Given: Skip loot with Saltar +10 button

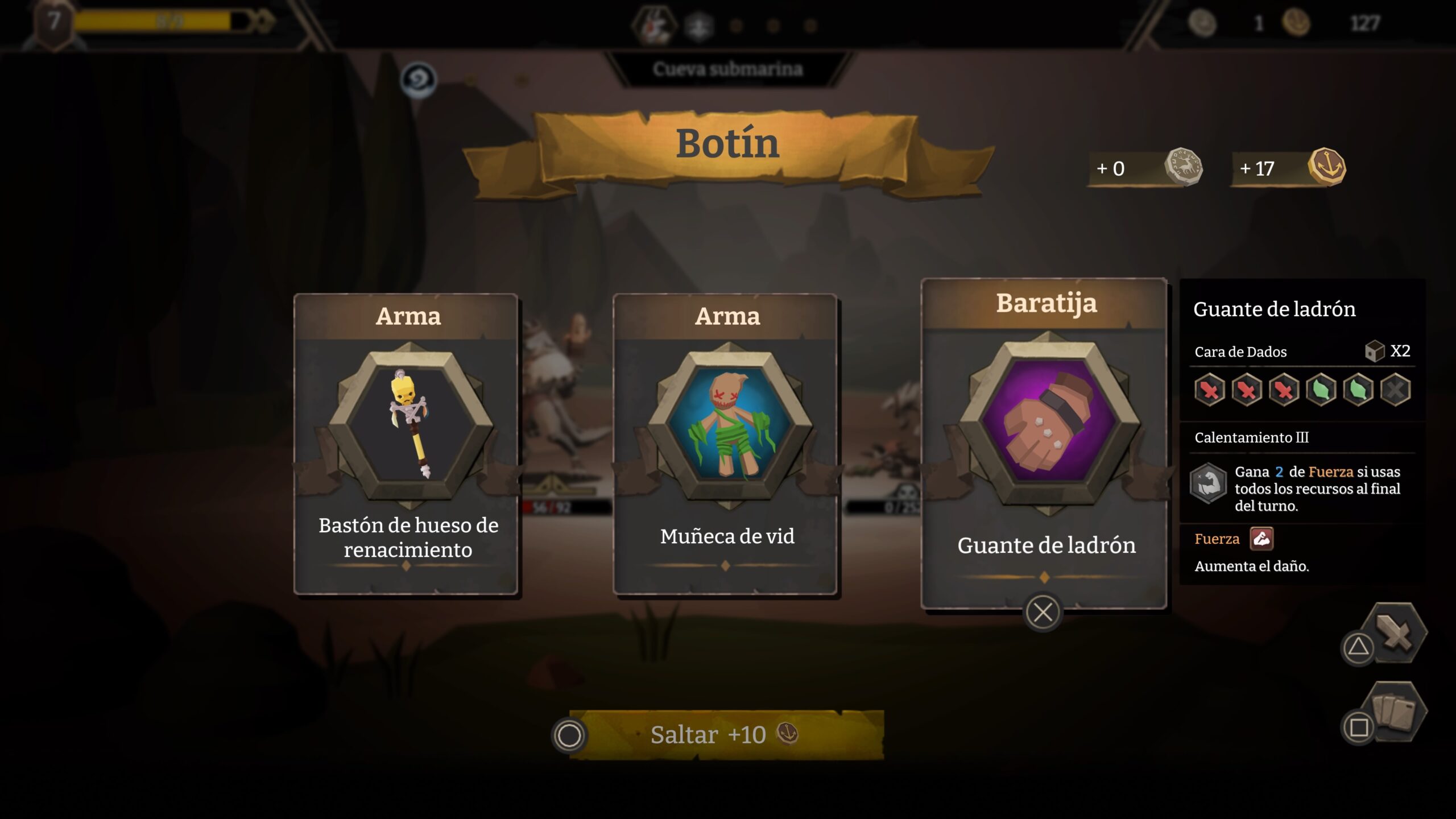Looking at the screenshot, I should [726, 735].
